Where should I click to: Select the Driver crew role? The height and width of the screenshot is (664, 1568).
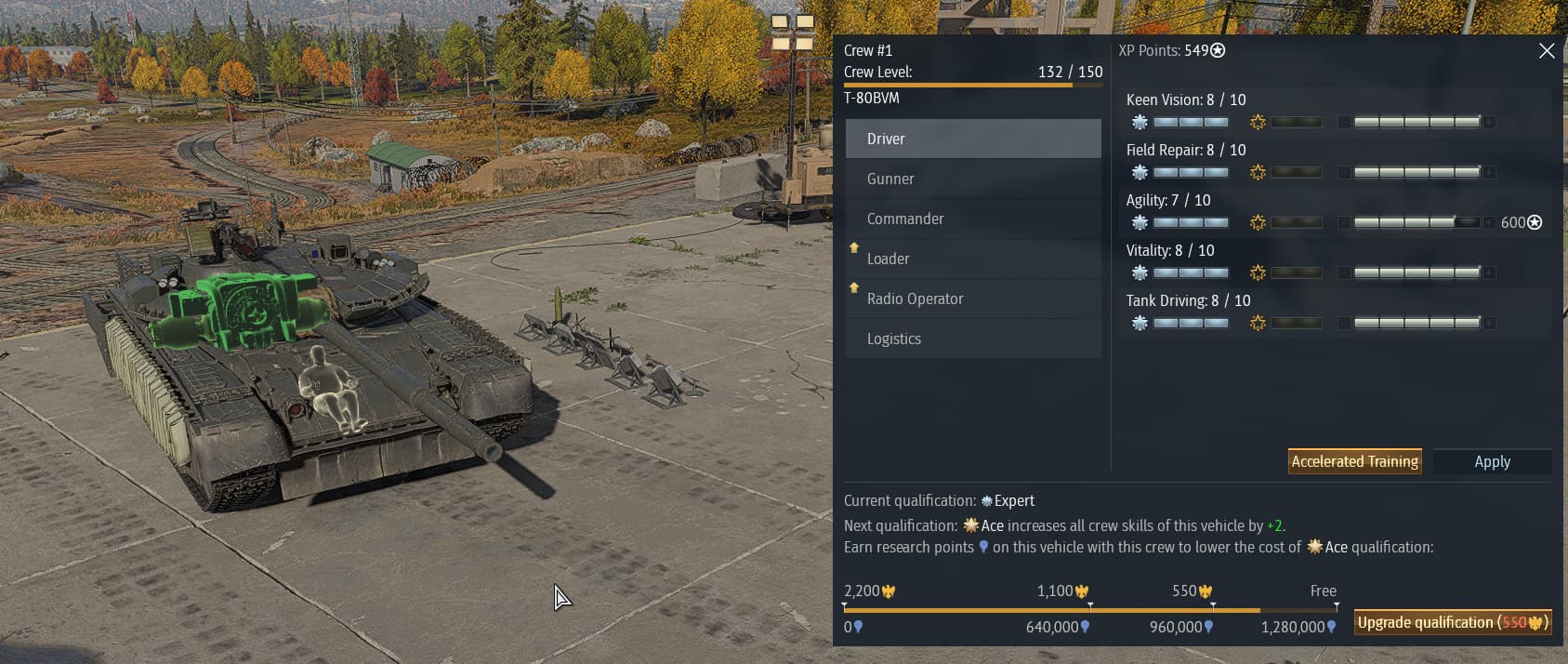tap(973, 139)
